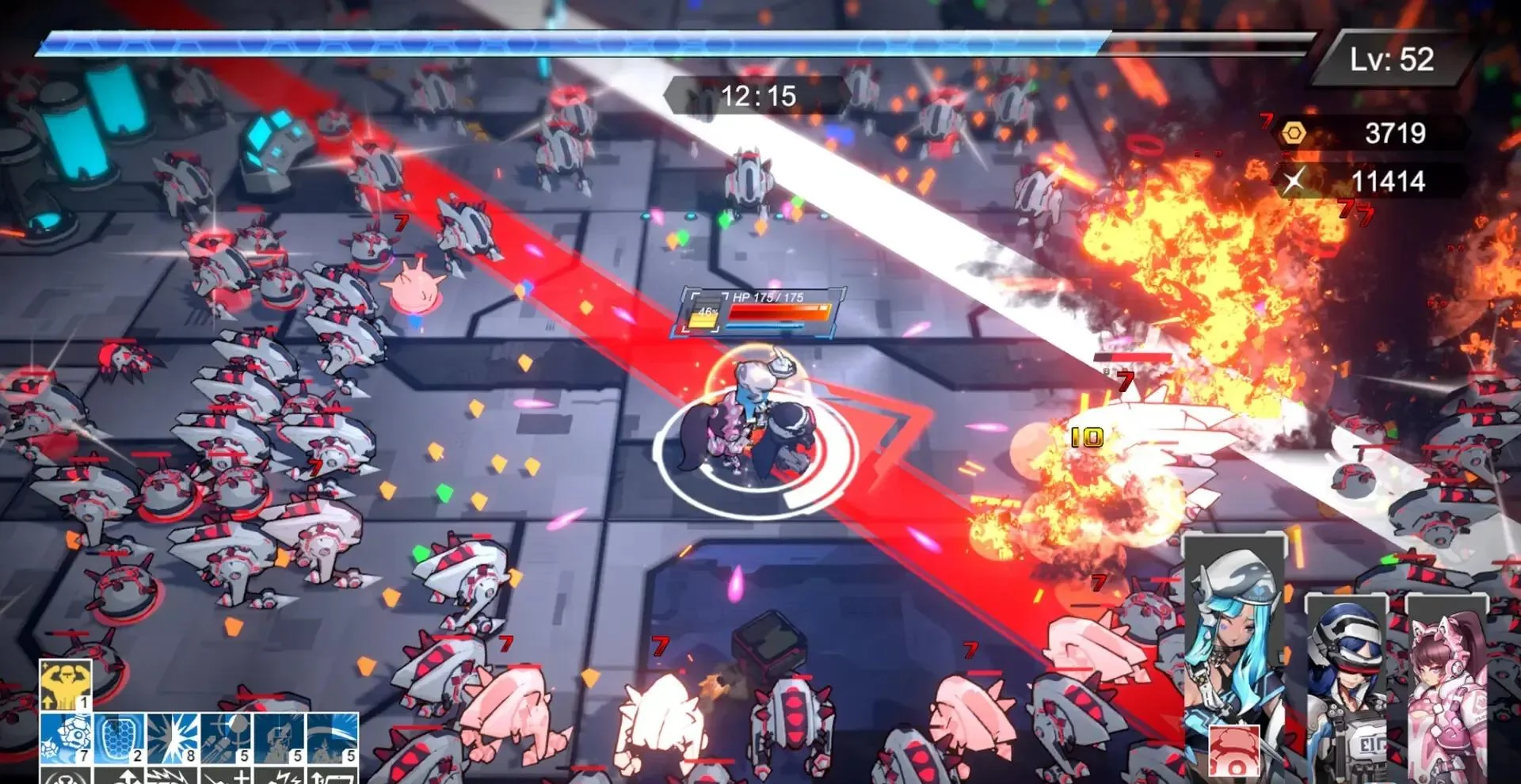This screenshot has width=1521, height=784.
Task: Activate the white starburst explosion skill
Action: point(172,738)
